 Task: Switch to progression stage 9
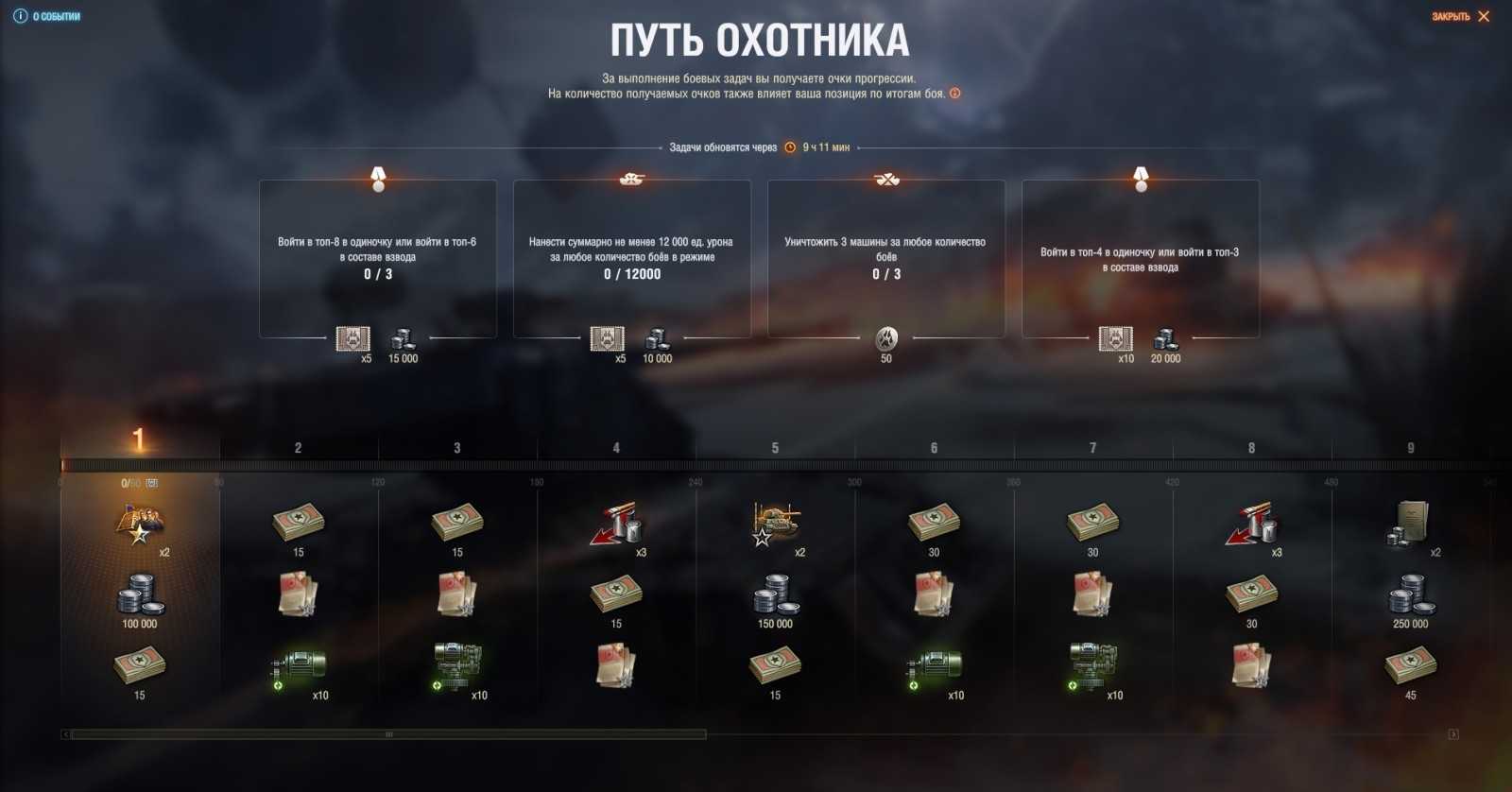1412,445
